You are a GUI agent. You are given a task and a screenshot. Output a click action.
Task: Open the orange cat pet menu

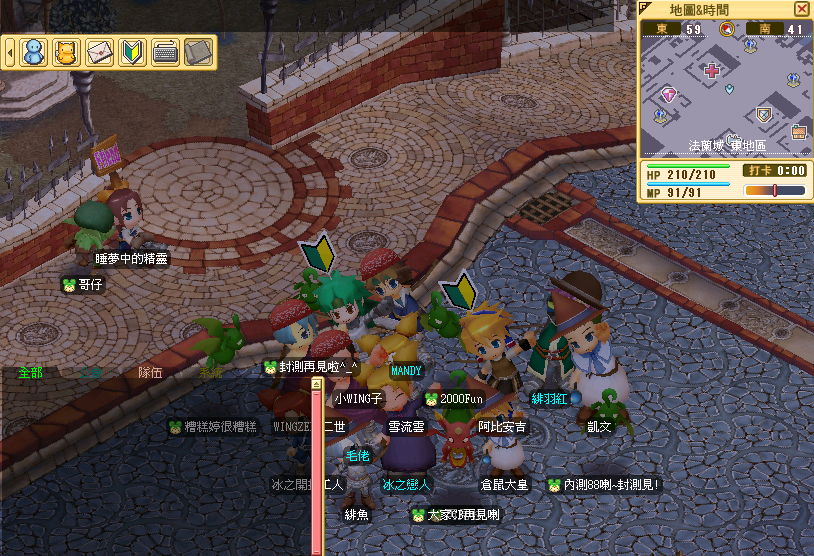click(x=66, y=52)
